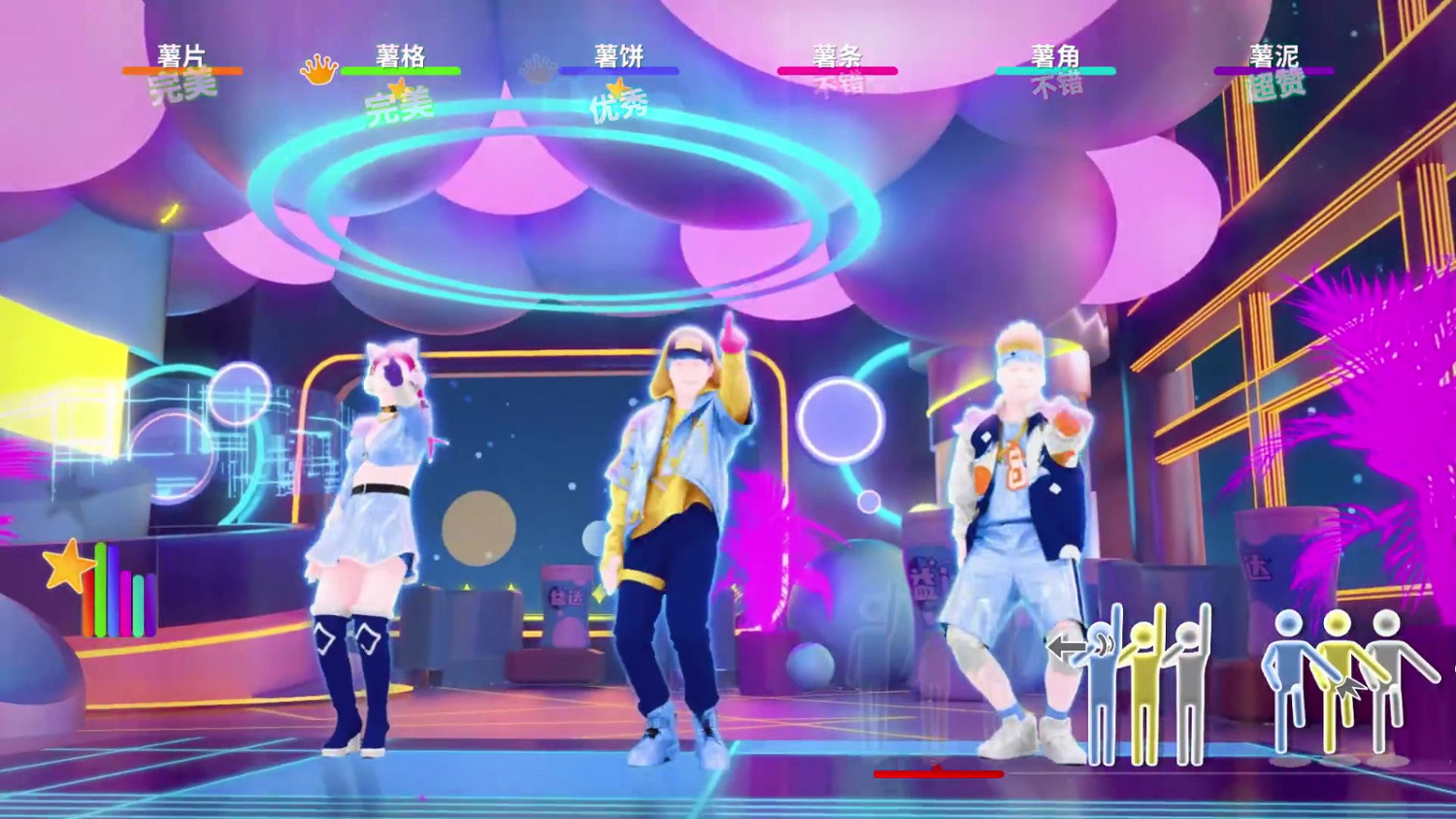Screen dimensions: 1456x819
Task: Select the left-arrow move pictogram near bottom right
Action: (x=1068, y=644)
